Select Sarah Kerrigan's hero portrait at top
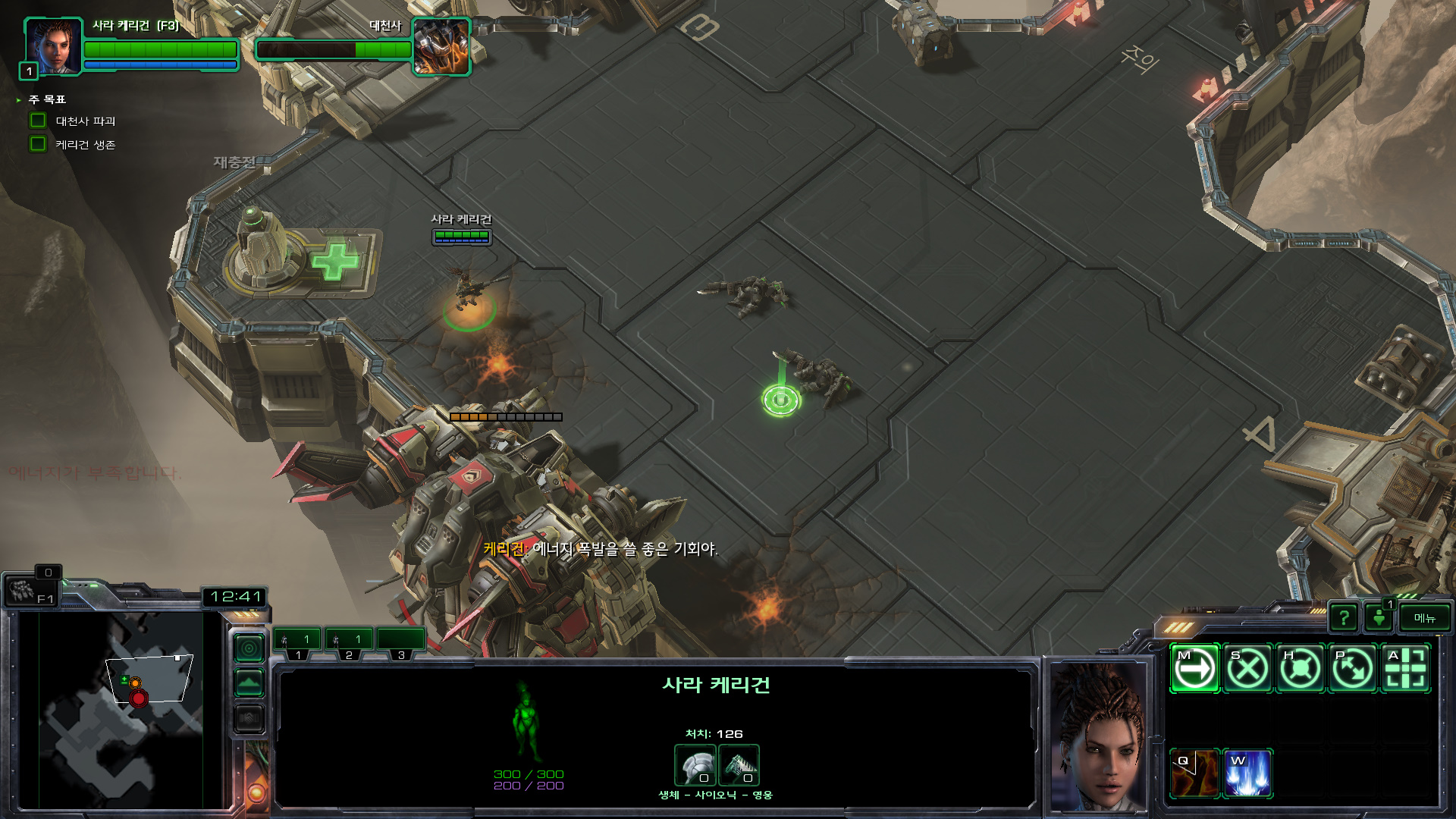 (53, 45)
